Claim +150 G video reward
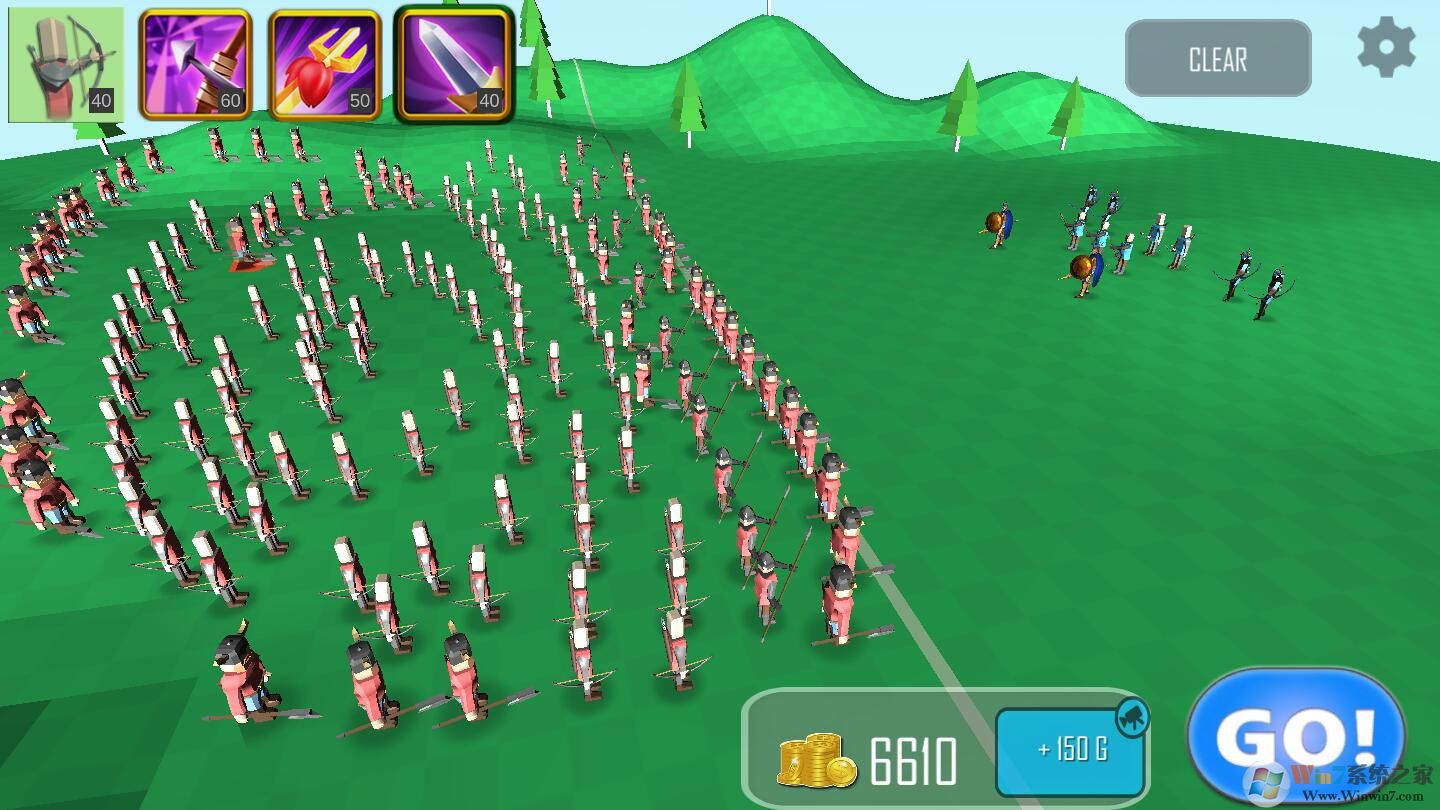This screenshot has width=1440, height=810. (x=1071, y=750)
